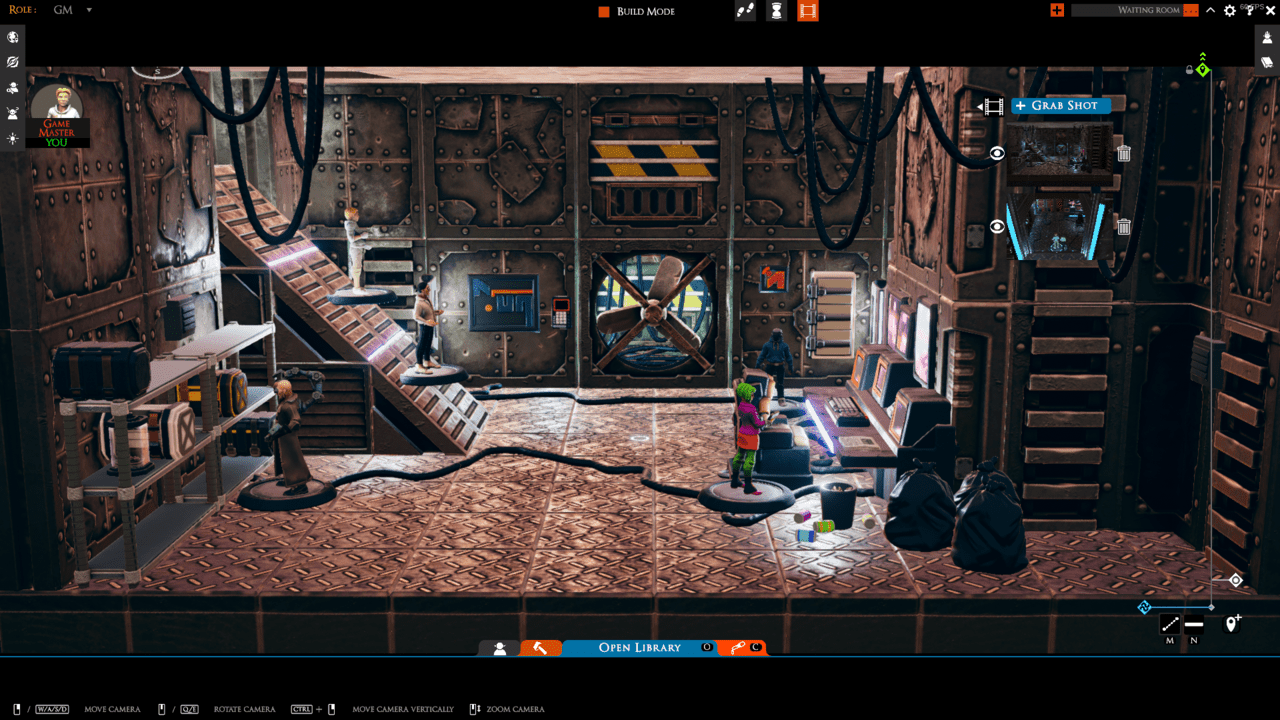Click the Grab Shot button
This screenshot has width=1280, height=720.
[1060, 105]
